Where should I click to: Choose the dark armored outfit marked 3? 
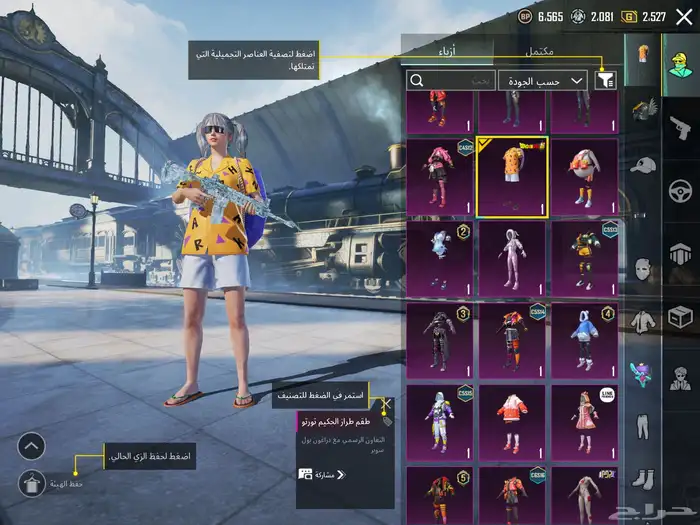[x=439, y=341]
